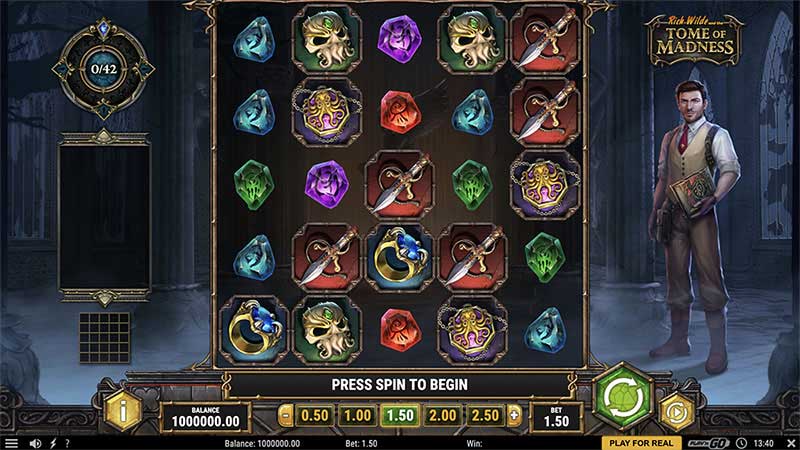Pick the 2.00 bet option
800x450 pixels.
point(443,415)
